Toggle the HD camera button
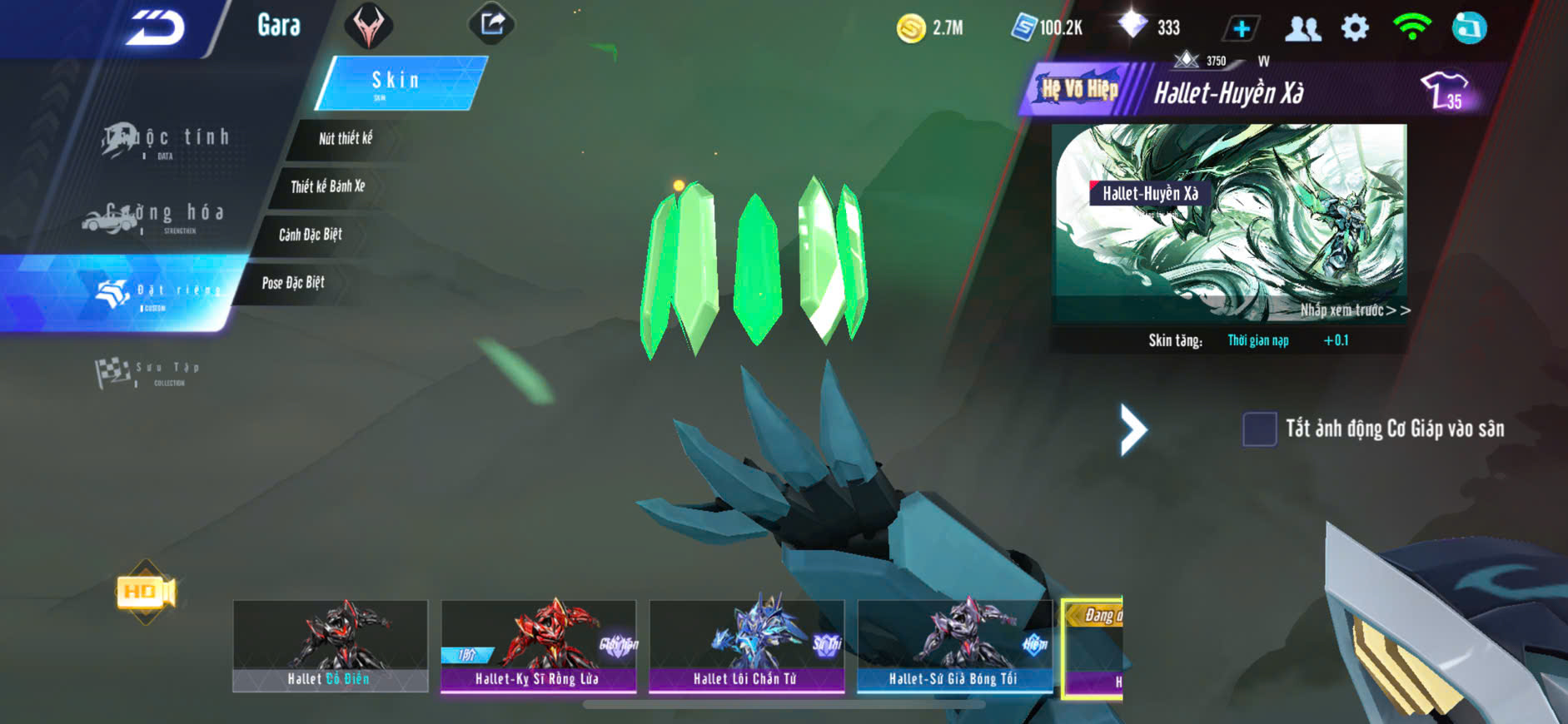The height and width of the screenshot is (724, 1568). [x=146, y=592]
